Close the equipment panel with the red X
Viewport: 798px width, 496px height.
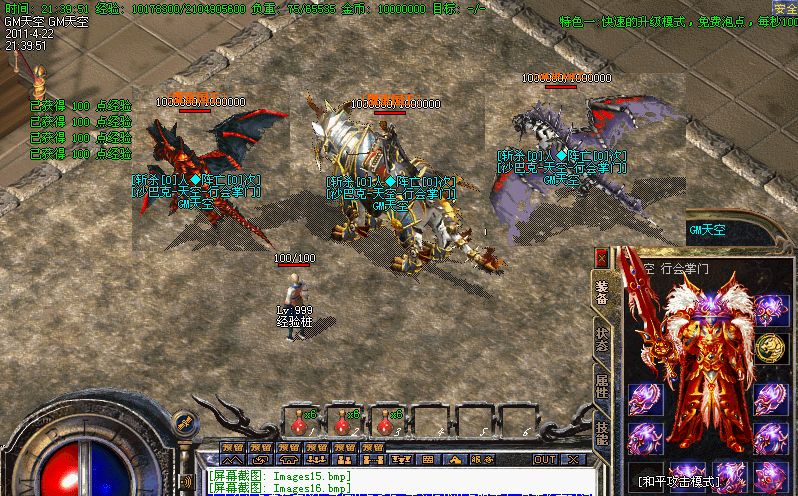(x=601, y=257)
